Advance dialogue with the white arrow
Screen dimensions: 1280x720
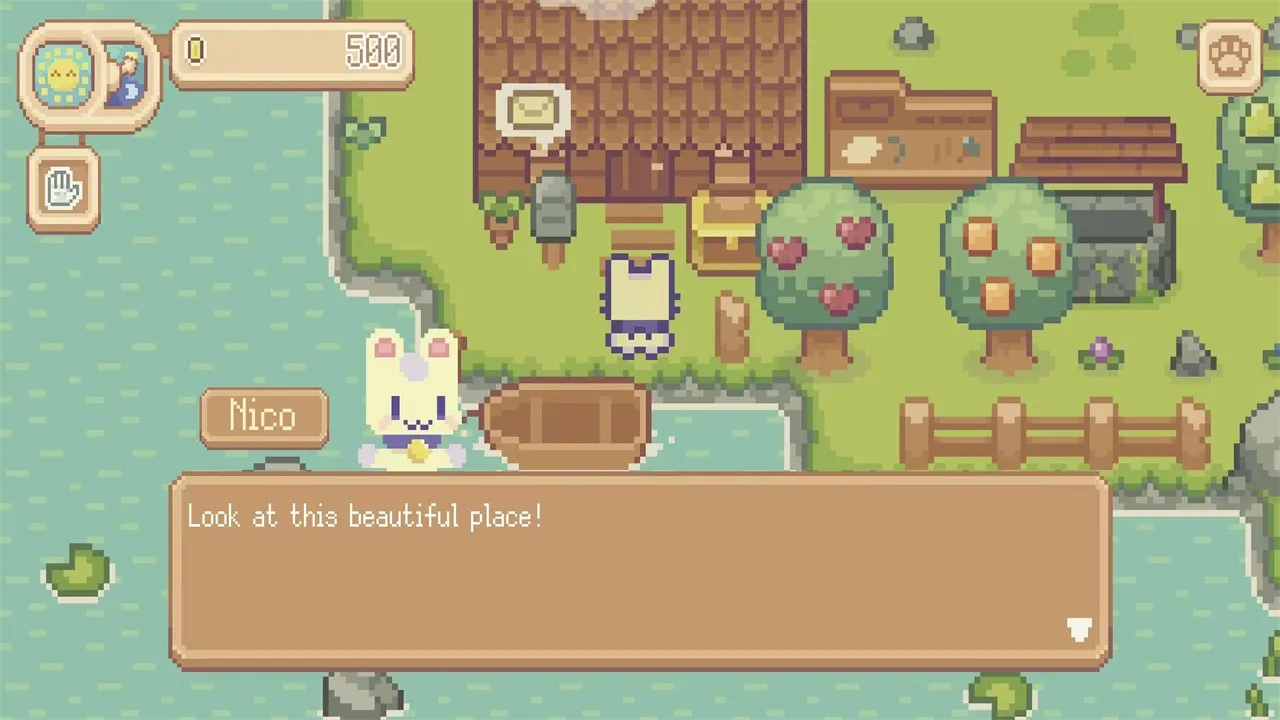click(1078, 629)
